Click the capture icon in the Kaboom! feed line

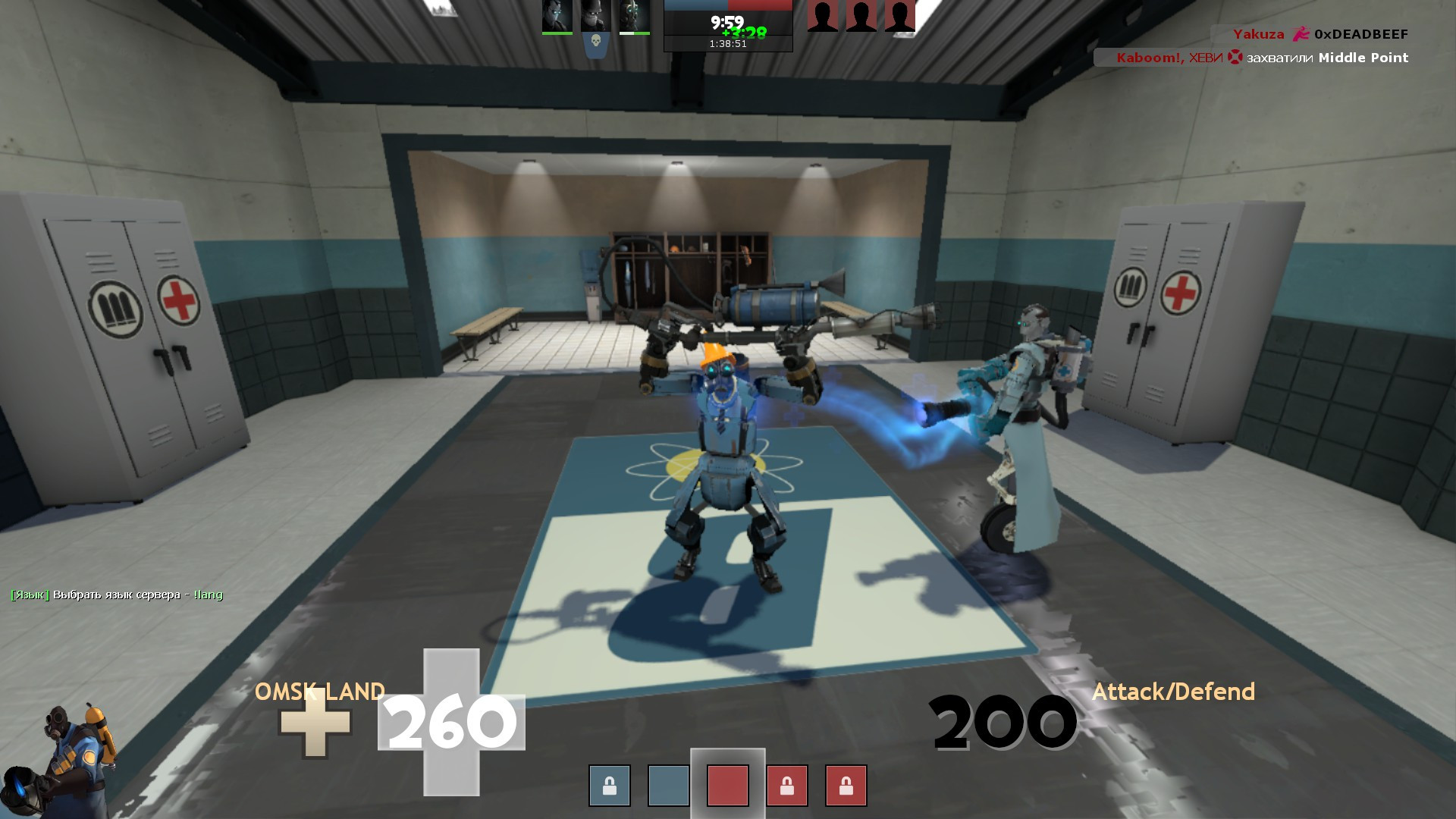pos(1235,58)
